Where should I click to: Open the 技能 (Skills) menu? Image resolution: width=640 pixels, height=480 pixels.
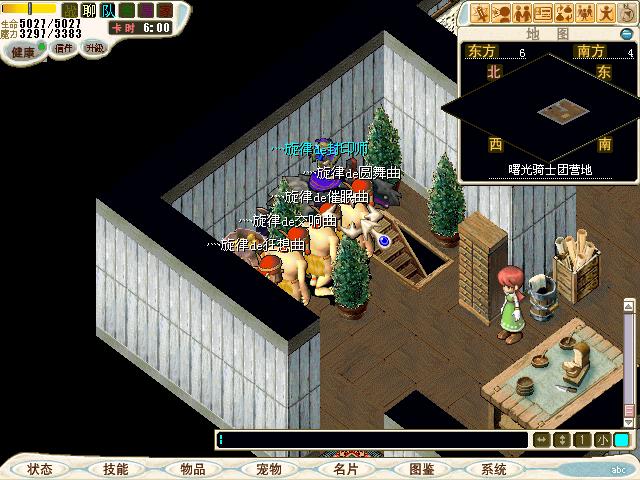point(115,469)
